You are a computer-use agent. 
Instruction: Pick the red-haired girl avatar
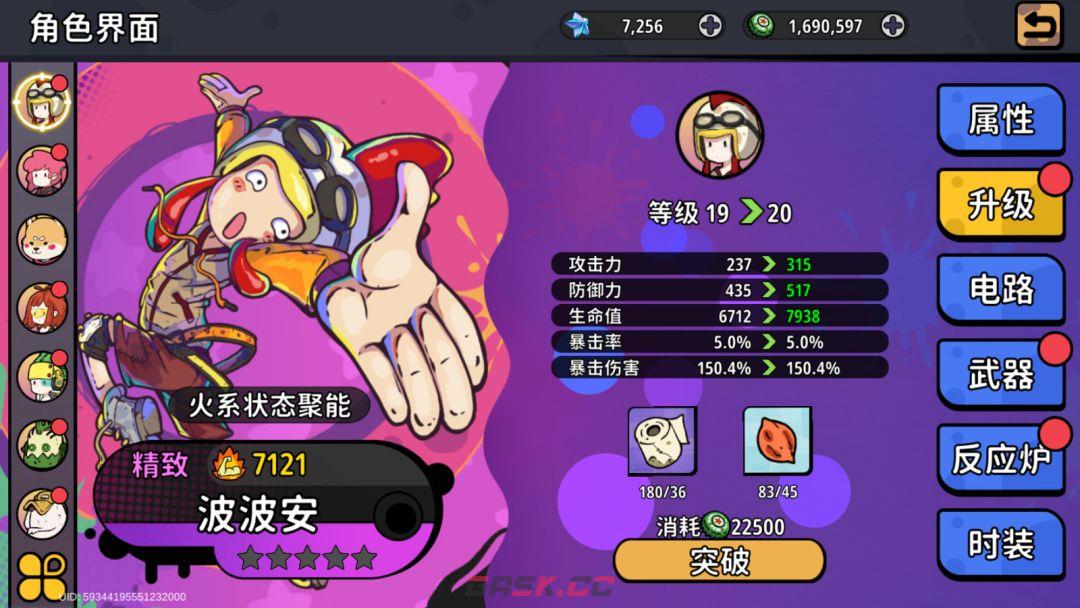[x=42, y=308]
